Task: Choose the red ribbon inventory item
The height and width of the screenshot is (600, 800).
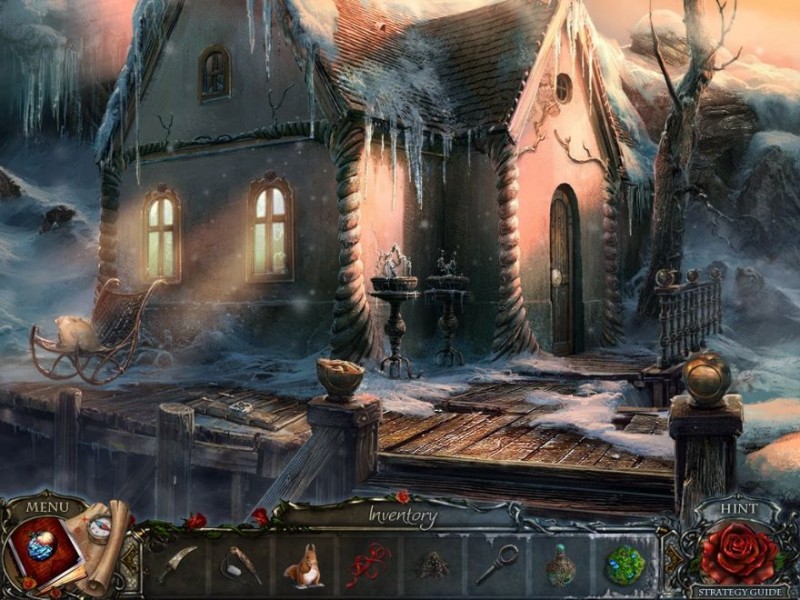Action: click(367, 566)
